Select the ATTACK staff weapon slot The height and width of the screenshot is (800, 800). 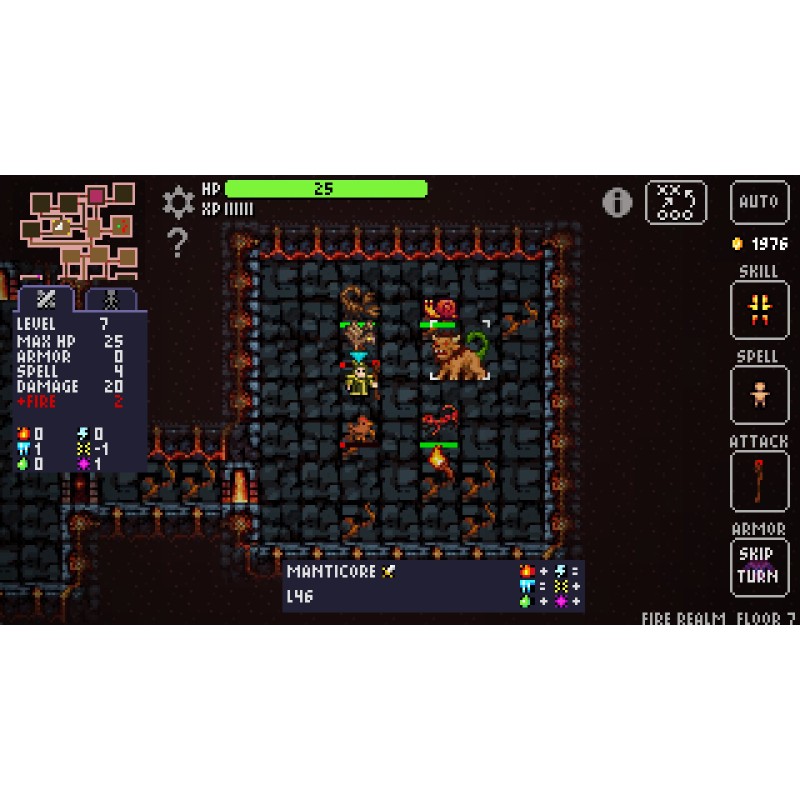pyautogui.click(x=759, y=481)
